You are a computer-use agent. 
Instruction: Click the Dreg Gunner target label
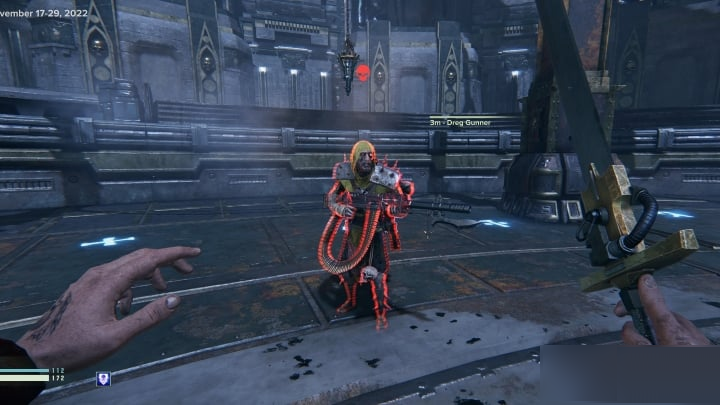point(462,122)
